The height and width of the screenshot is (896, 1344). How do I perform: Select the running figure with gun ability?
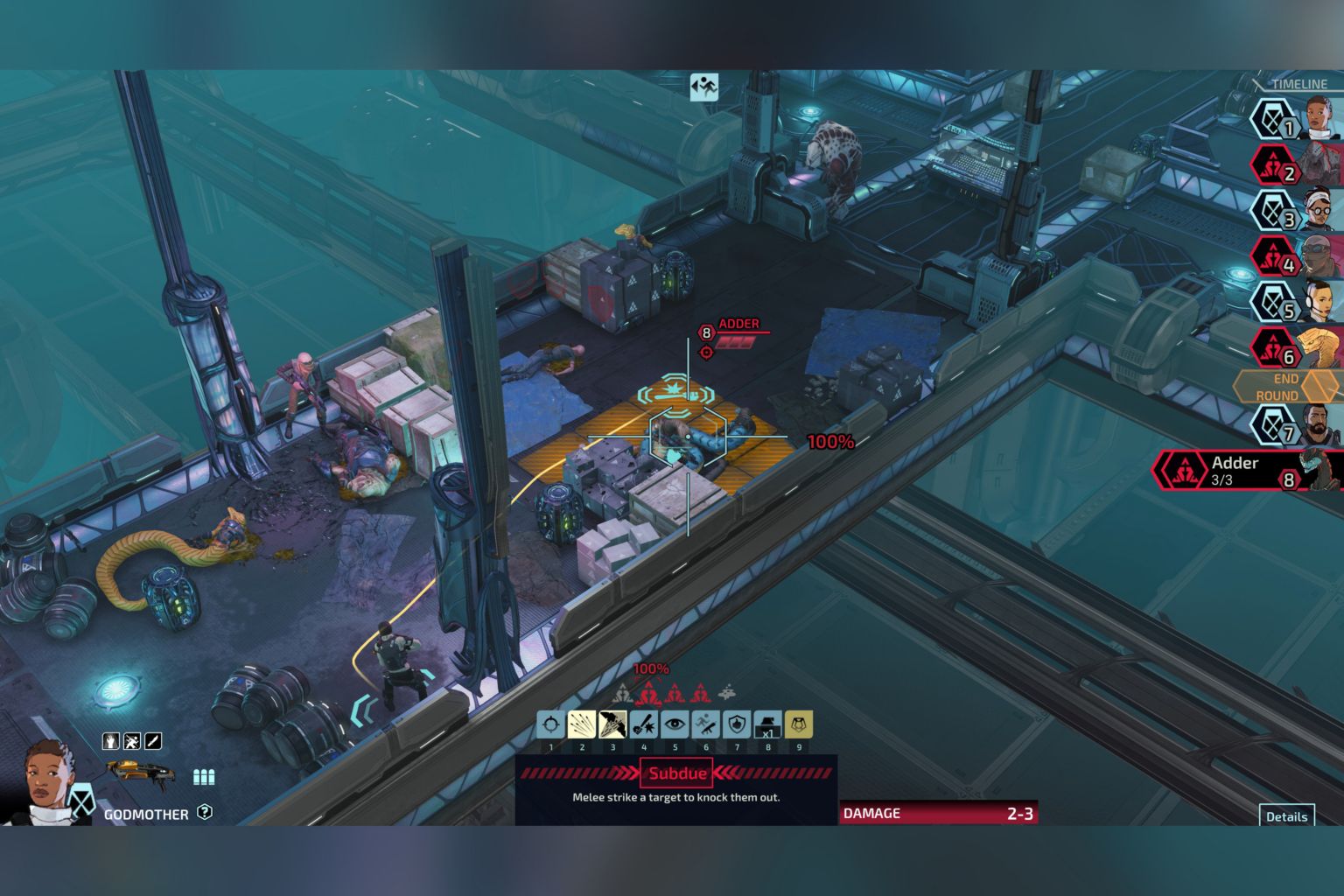coord(706,724)
